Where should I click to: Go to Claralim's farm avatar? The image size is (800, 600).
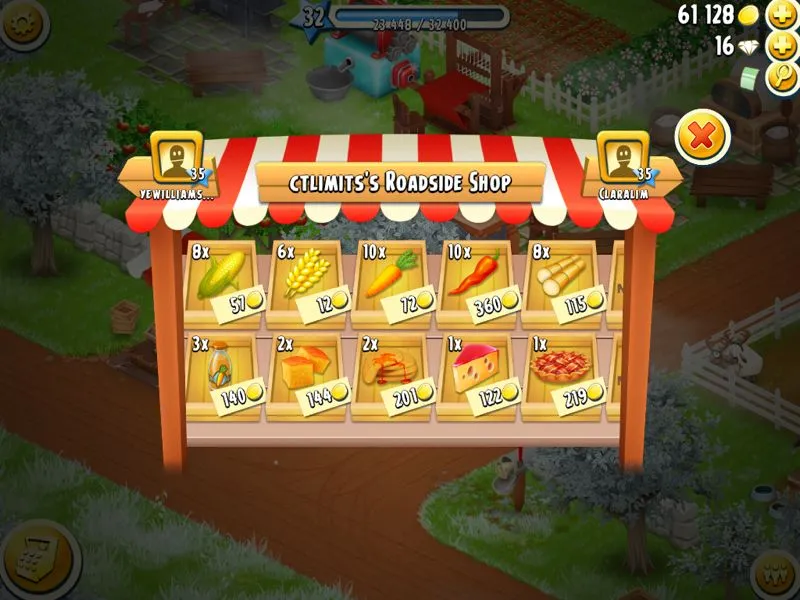[623, 160]
